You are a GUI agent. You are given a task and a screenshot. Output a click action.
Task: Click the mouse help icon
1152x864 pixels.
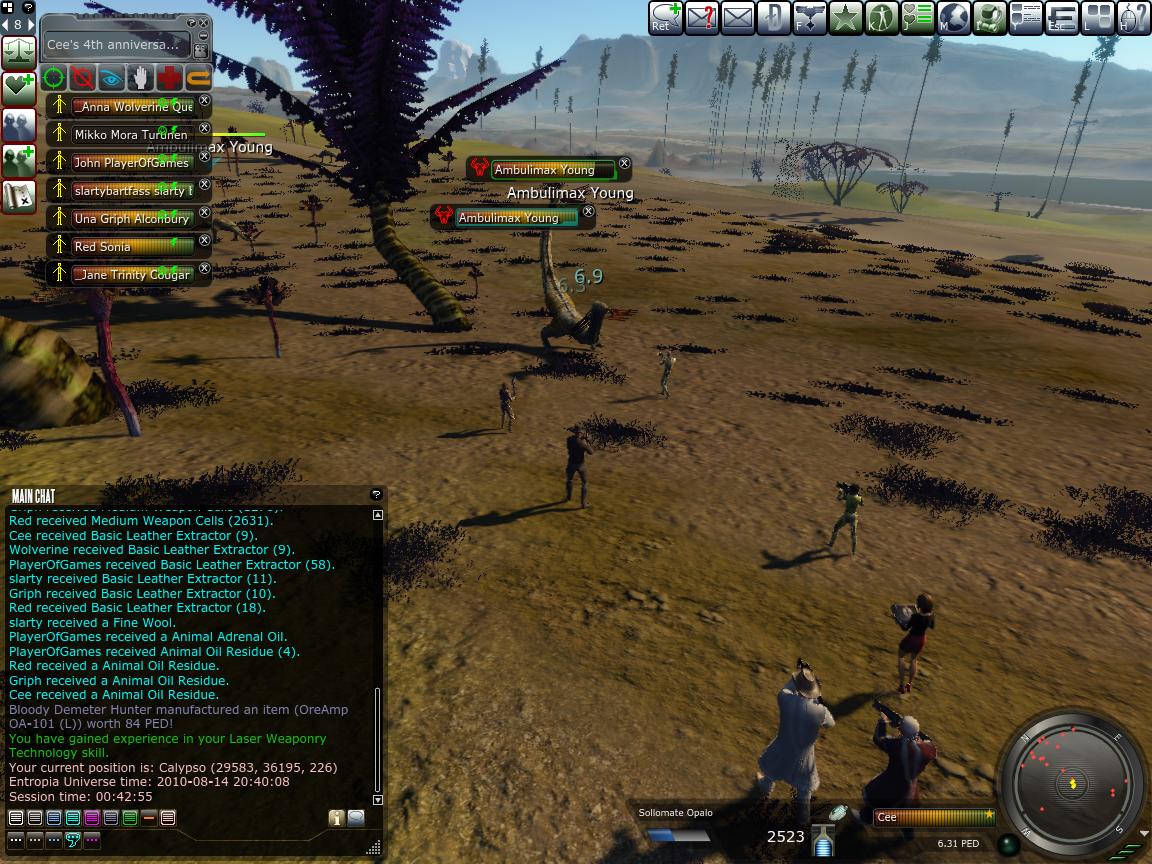pos(1132,18)
